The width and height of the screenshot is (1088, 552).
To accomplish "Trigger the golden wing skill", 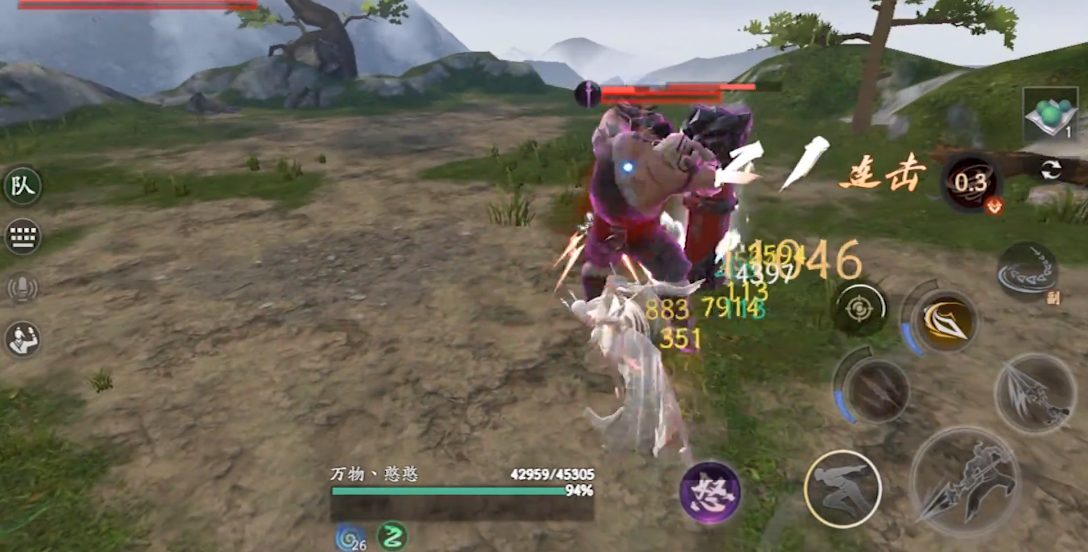I will tap(945, 322).
